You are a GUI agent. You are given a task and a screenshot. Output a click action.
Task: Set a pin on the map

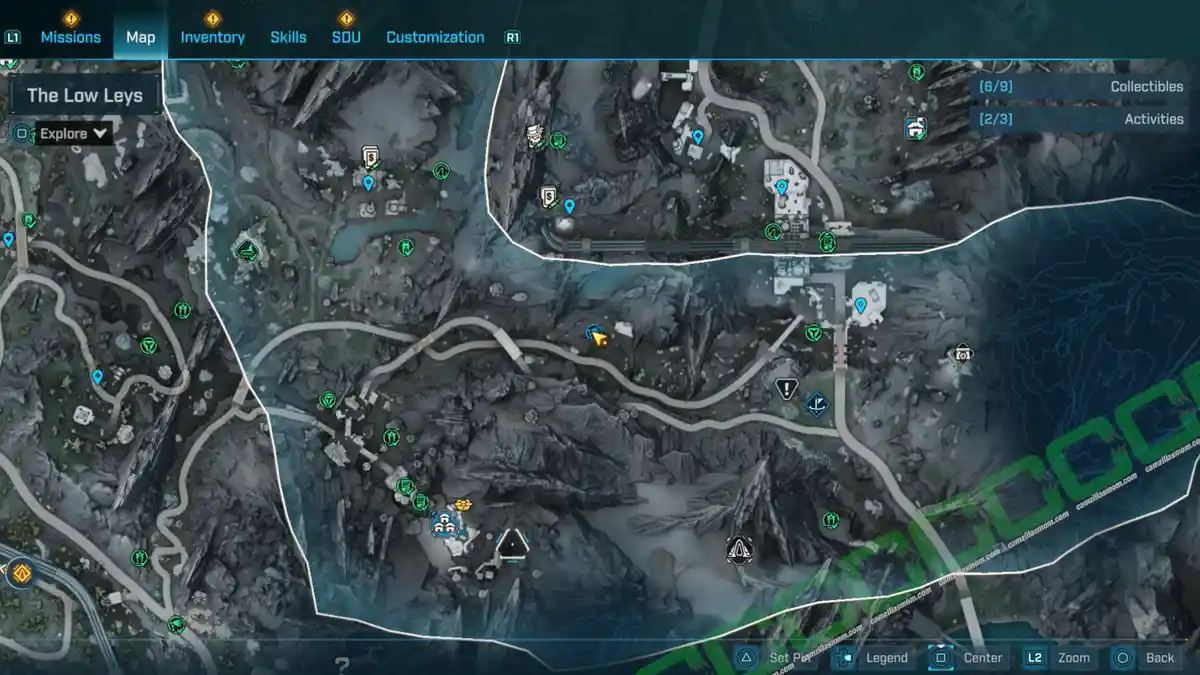tap(778, 657)
